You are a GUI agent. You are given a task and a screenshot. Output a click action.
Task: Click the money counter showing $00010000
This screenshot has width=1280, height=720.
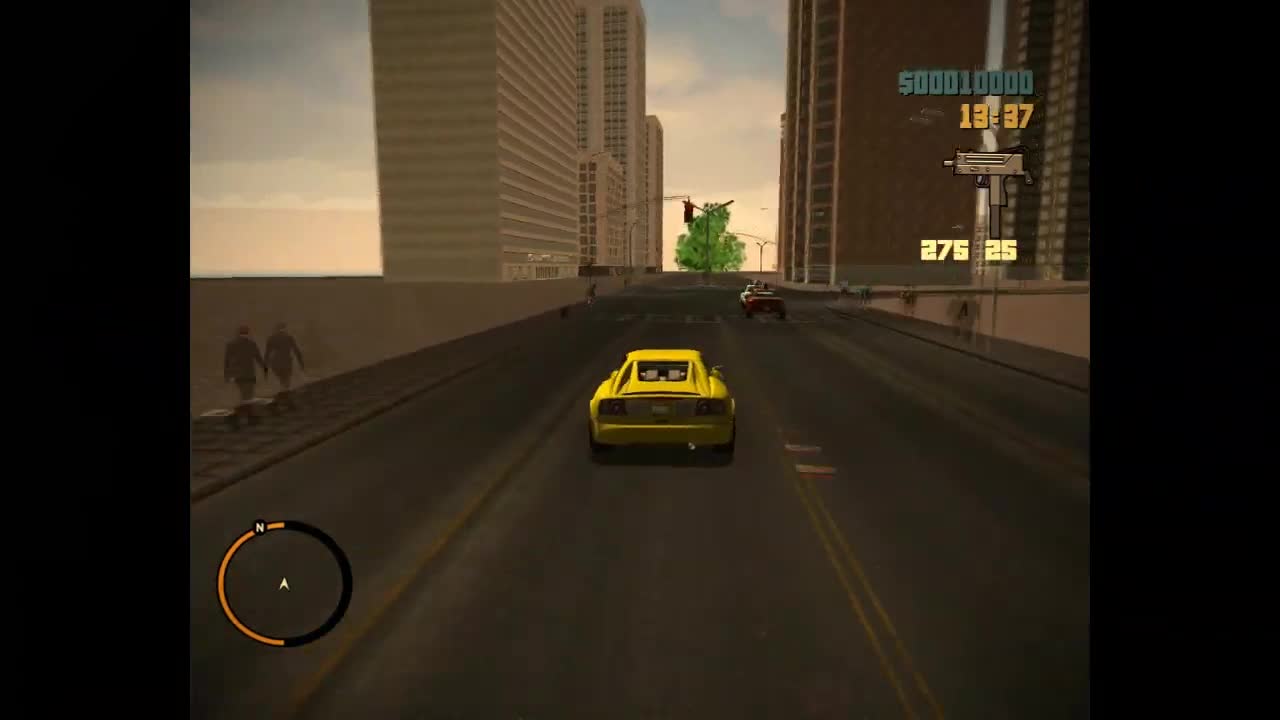(x=965, y=83)
